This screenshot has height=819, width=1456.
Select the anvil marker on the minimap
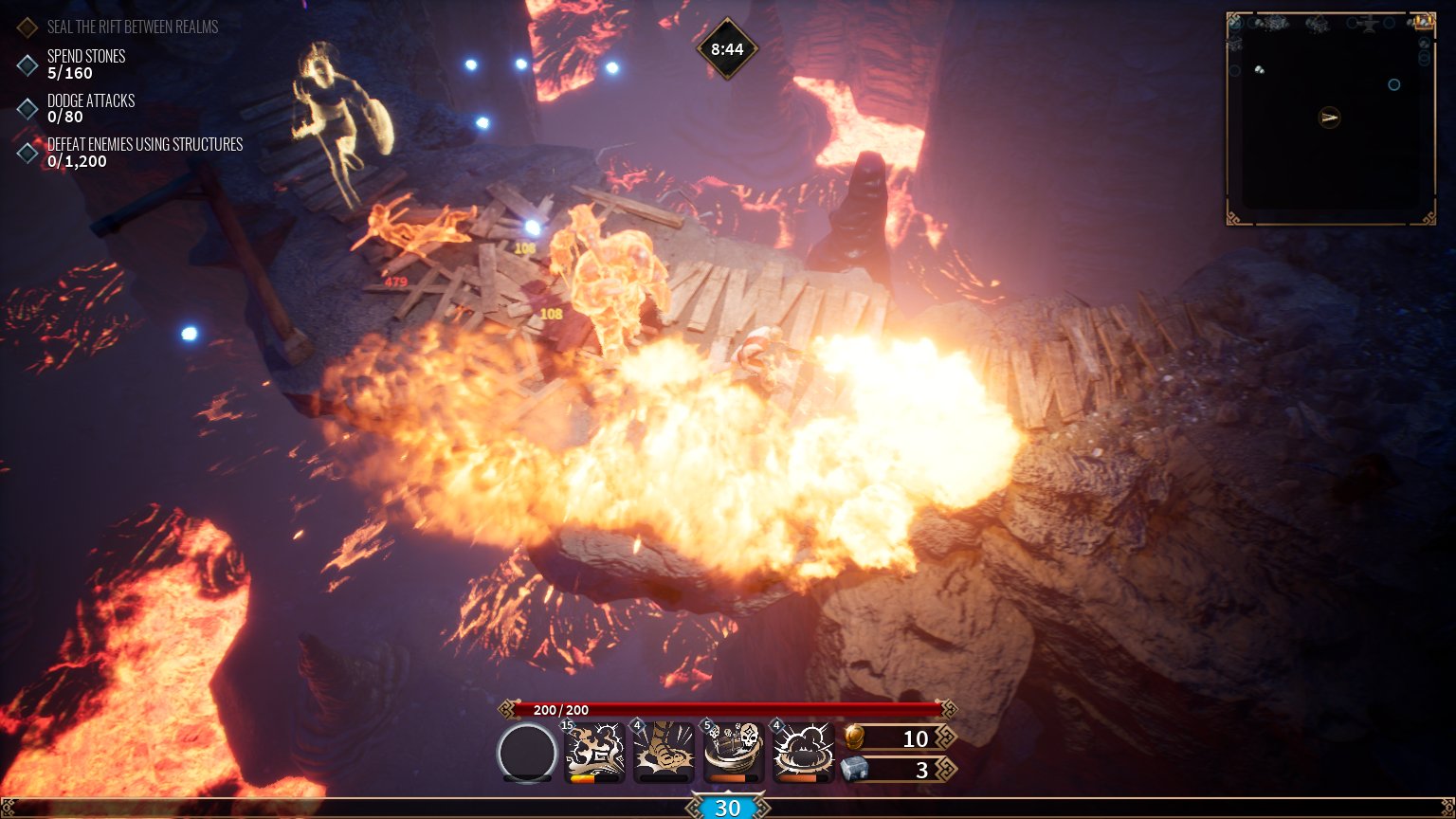click(1371, 26)
